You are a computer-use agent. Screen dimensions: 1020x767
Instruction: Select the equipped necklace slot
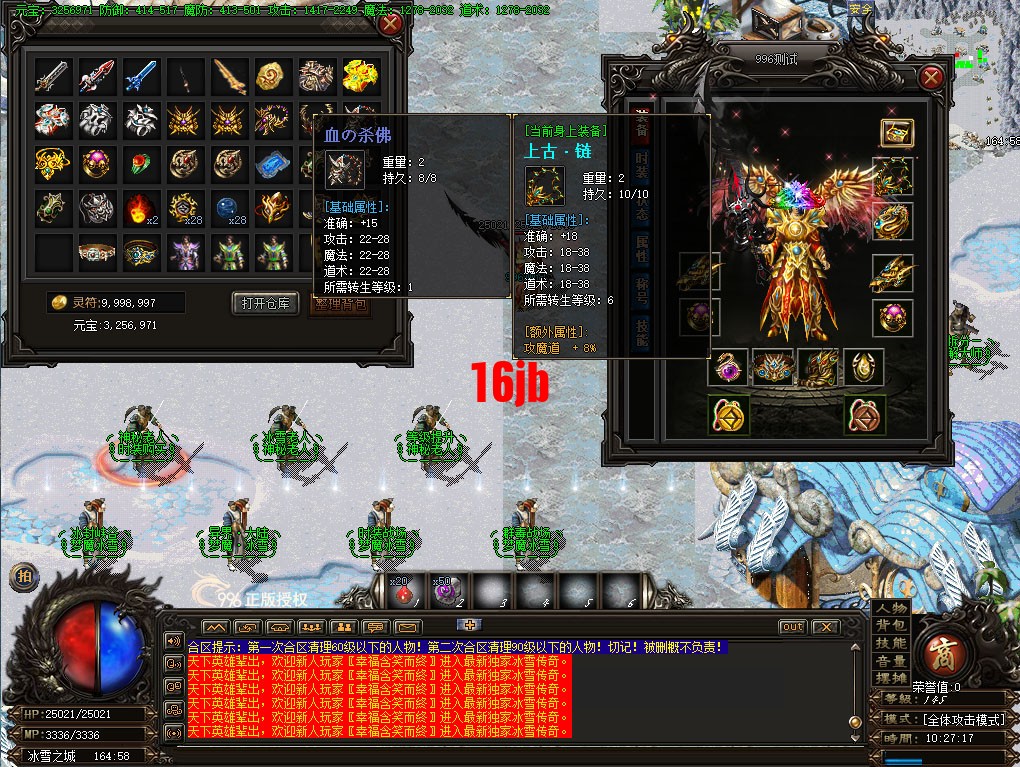coord(891,177)
